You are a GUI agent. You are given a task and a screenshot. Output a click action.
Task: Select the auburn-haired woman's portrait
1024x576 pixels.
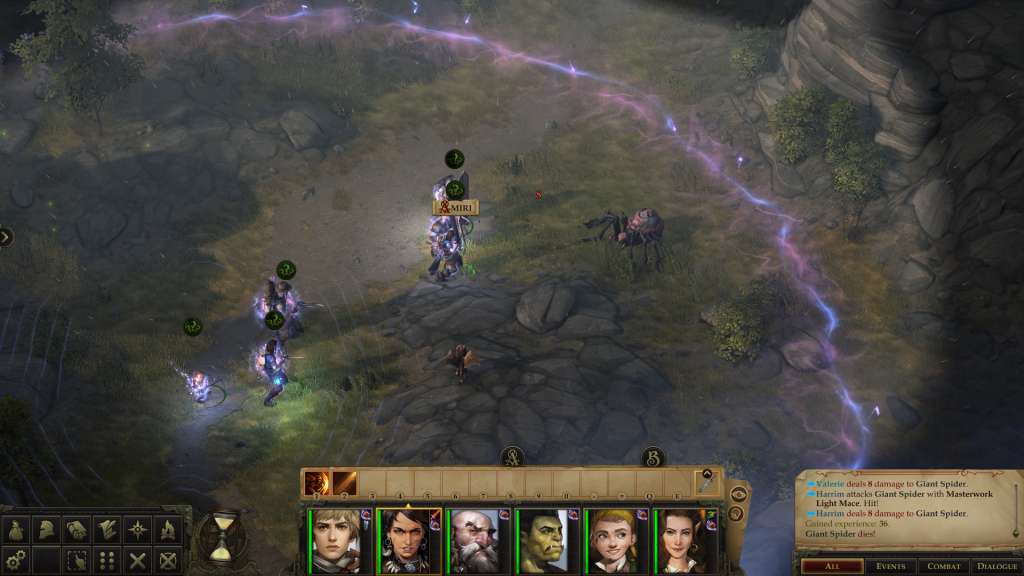pyautogui.click(x=681, y=541)
